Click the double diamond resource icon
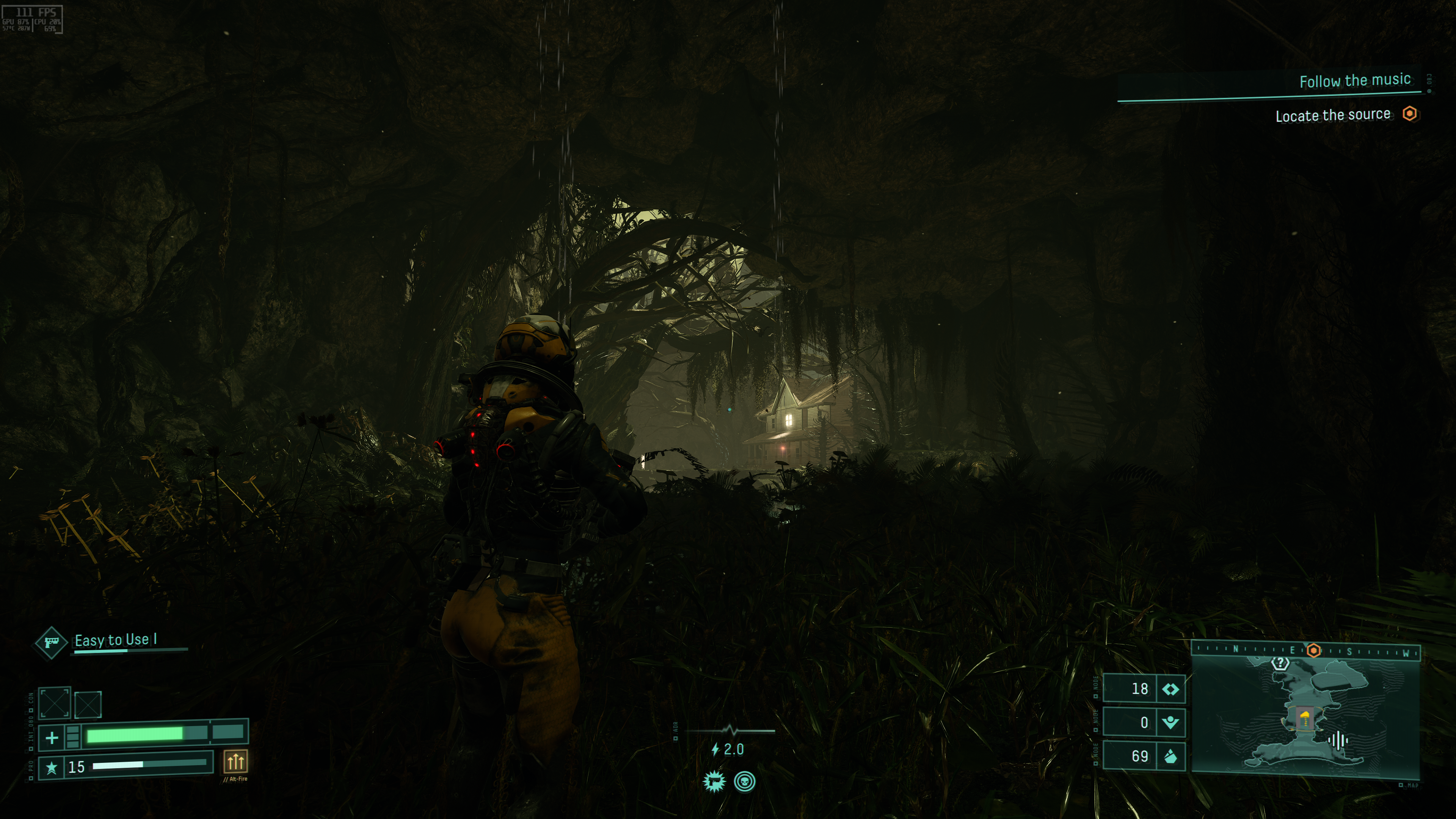Viewport: 1456px width, 819px height. [1170, 689]
